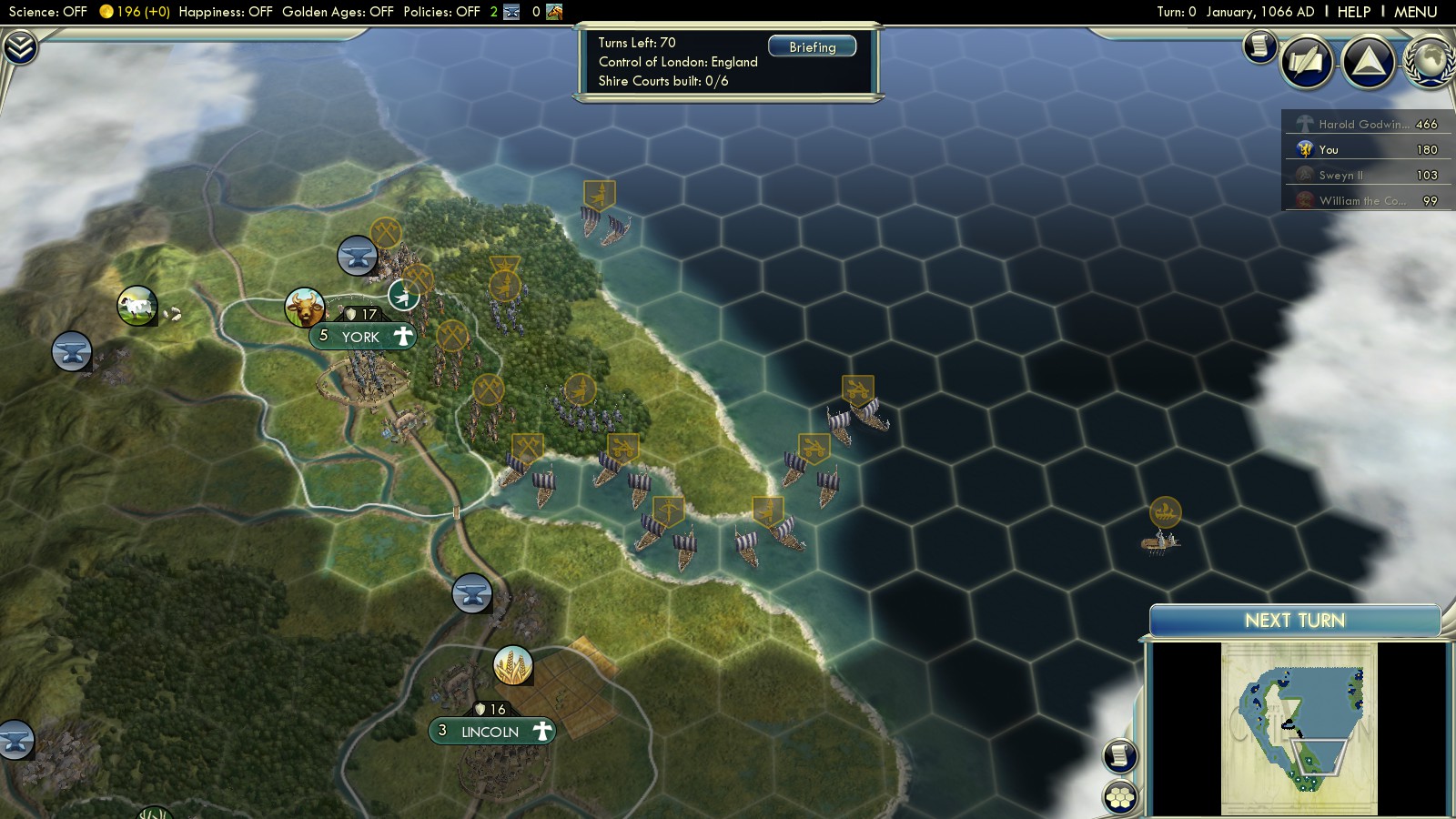Click the minimap to move the camera

click(1299, 728)
